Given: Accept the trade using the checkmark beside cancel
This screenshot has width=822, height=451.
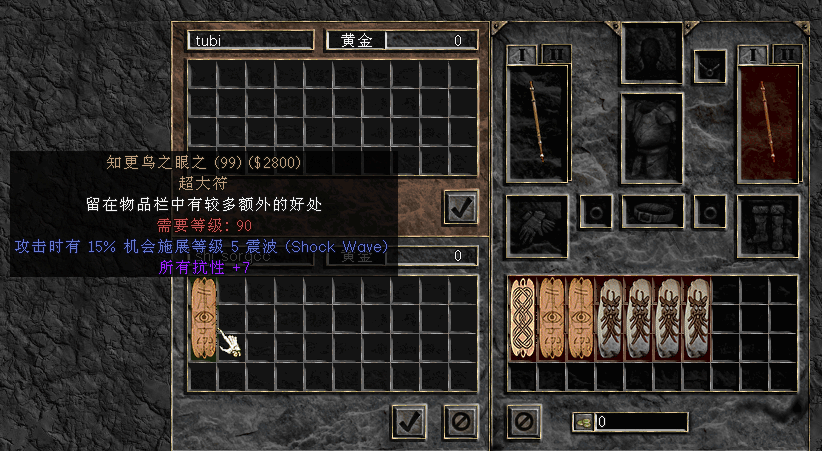Looking at the screenshot, I should tap(409, 421).
